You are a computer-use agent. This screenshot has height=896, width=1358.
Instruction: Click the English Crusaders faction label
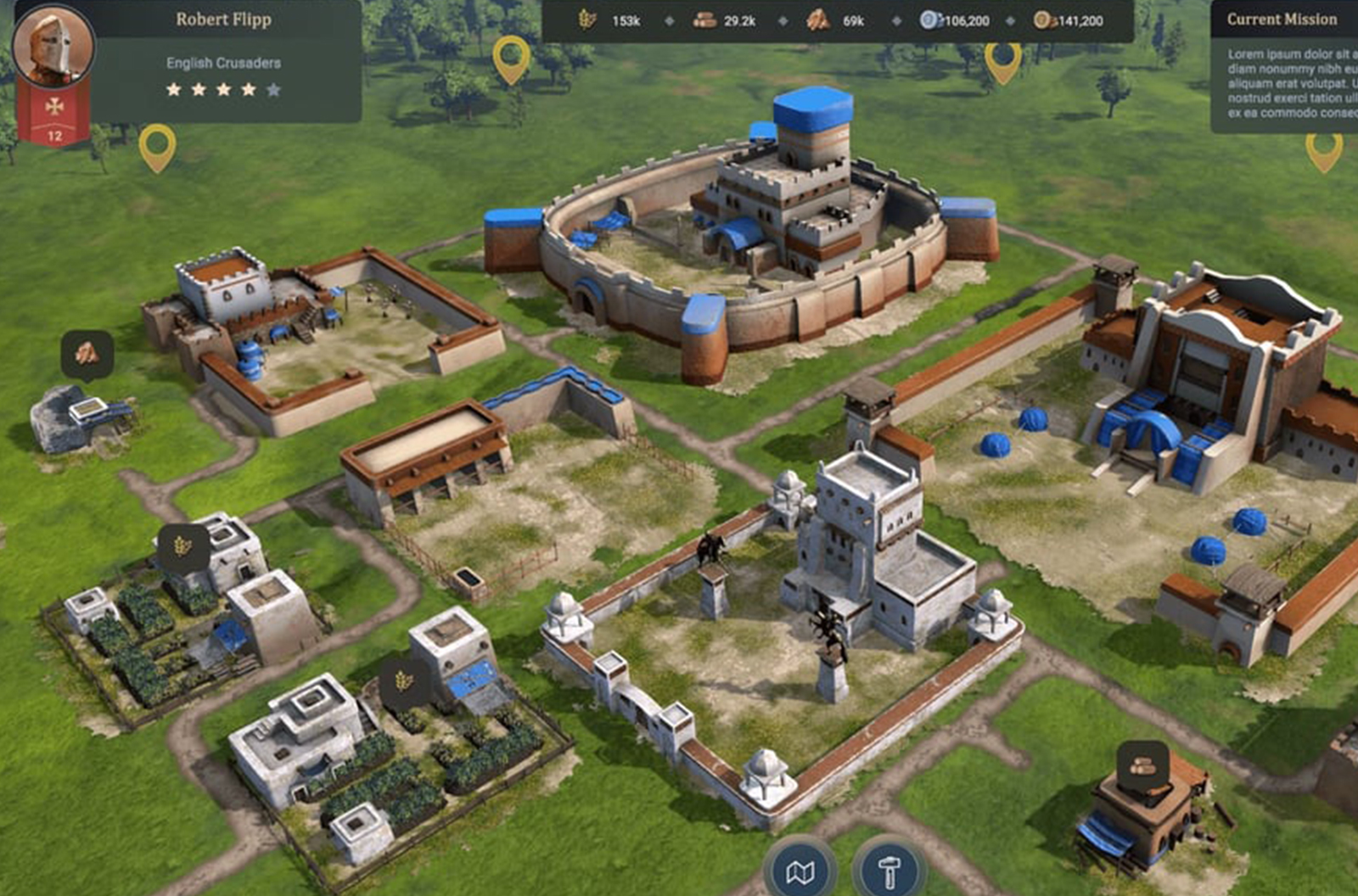223,61
